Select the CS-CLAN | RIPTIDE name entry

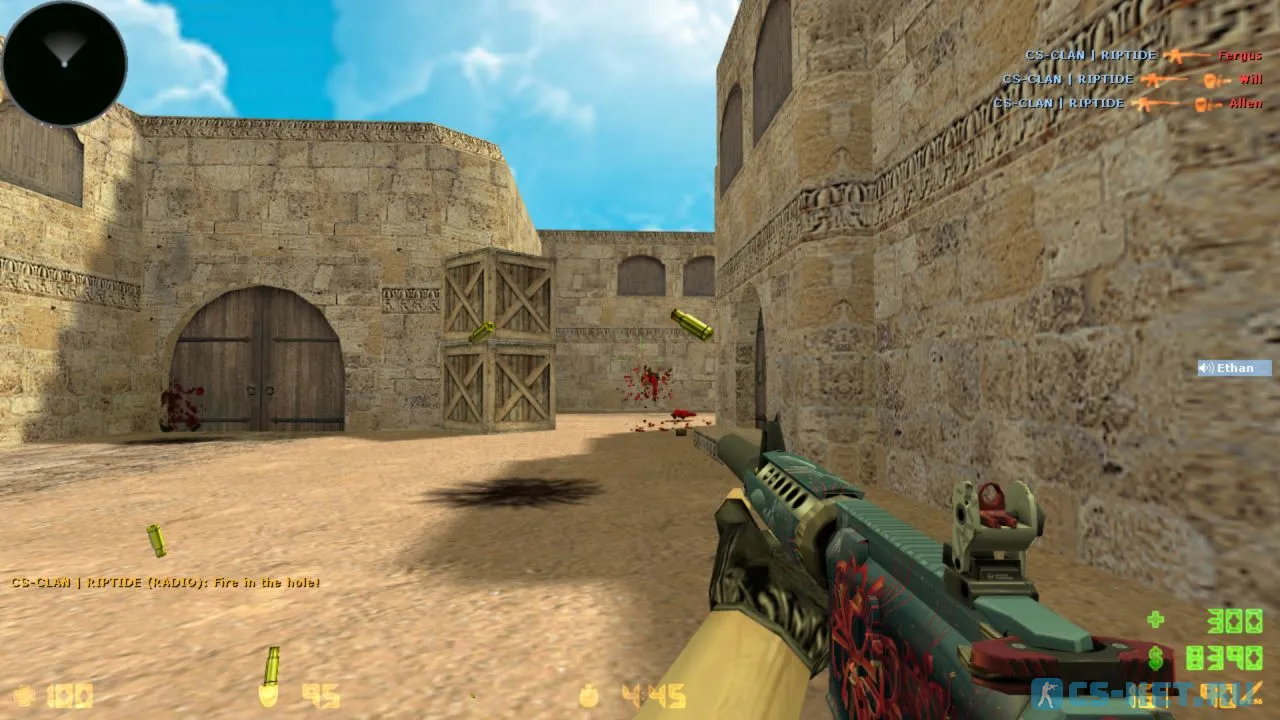pyautogui.click(x=1090, y=56)
